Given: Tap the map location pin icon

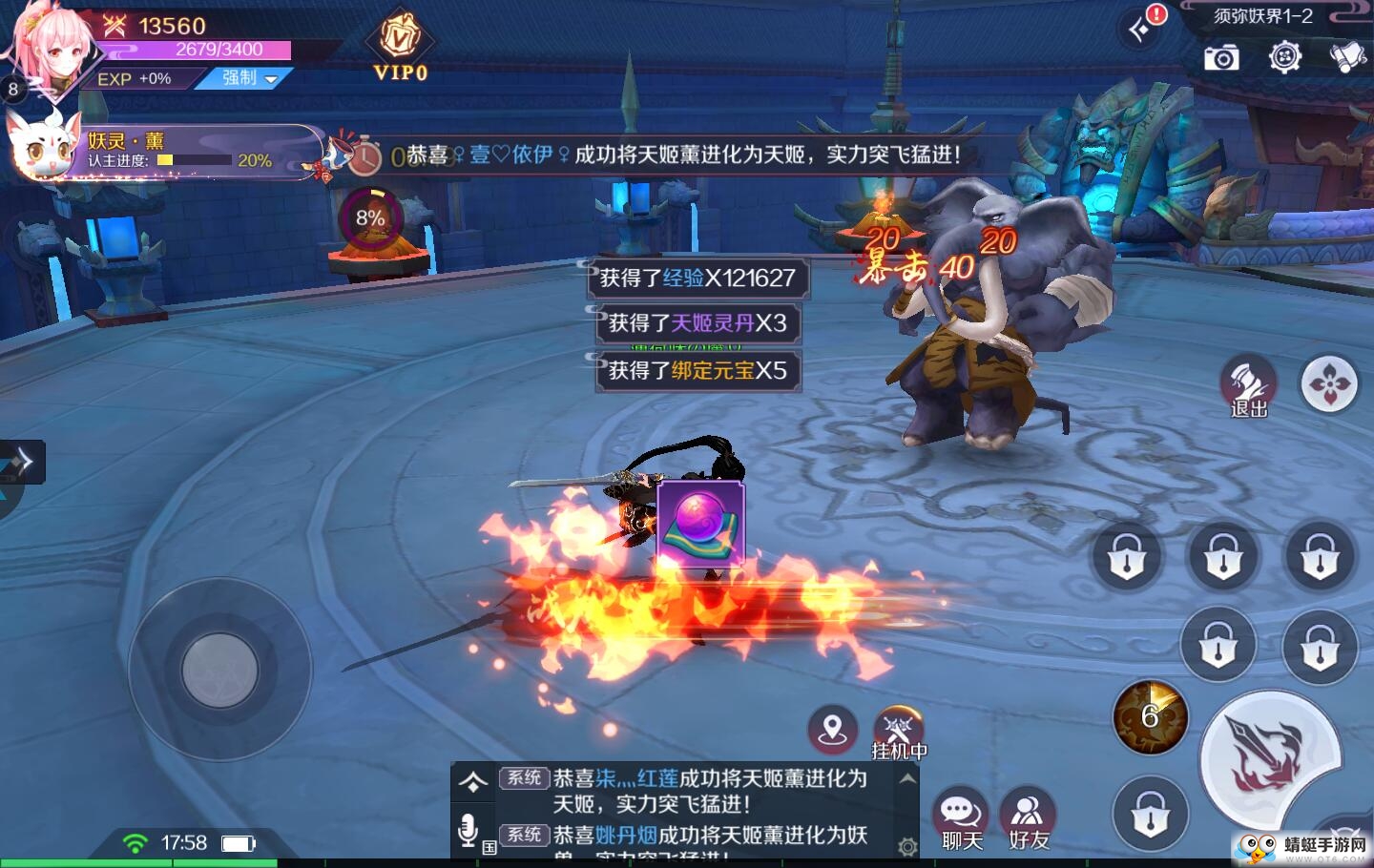Looking at the screenshot, I should (832, 731).
